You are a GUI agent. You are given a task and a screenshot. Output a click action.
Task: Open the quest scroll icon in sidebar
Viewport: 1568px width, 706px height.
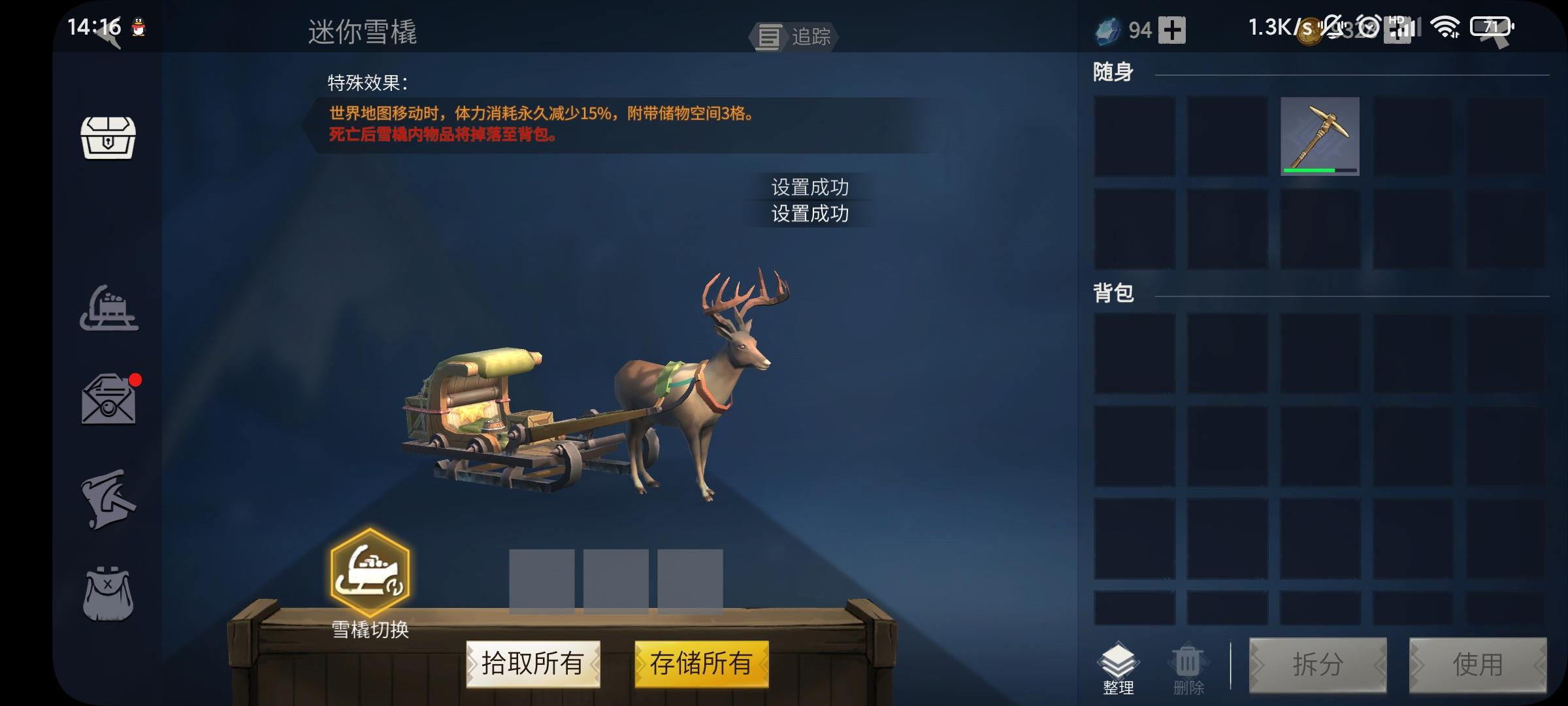(x=110, y=497)
